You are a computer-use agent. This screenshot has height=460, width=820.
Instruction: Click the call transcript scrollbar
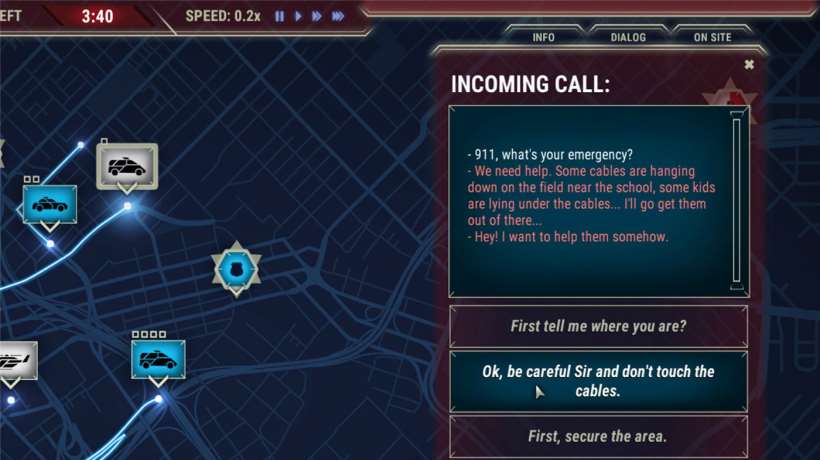coord(737,200)
